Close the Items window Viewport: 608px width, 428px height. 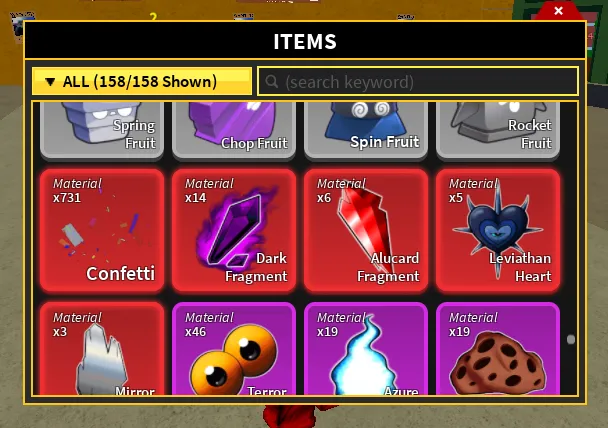tap(558, 11)
